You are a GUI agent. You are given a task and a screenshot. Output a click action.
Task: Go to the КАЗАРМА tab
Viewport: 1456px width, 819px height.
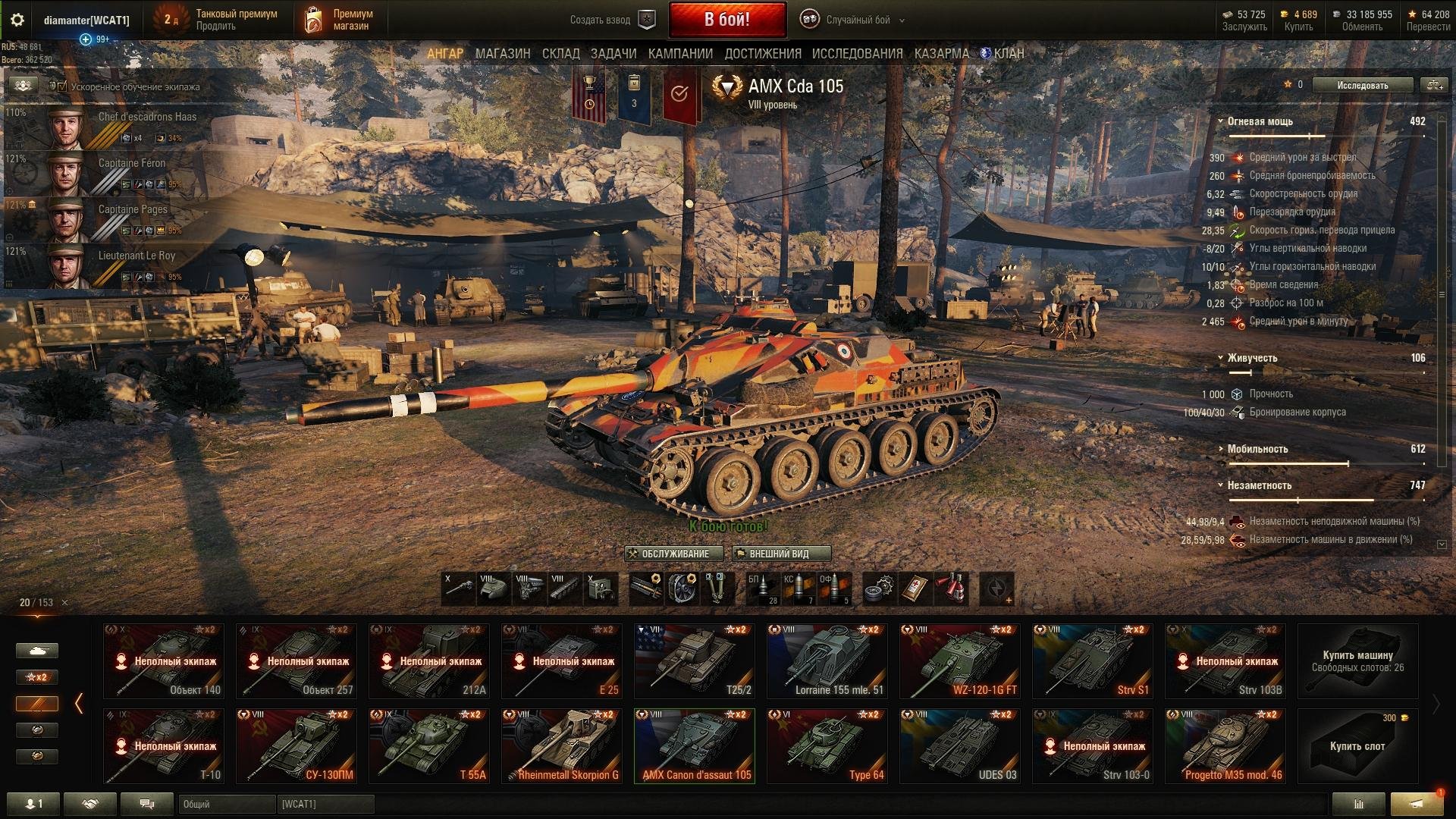coord(941,54)
